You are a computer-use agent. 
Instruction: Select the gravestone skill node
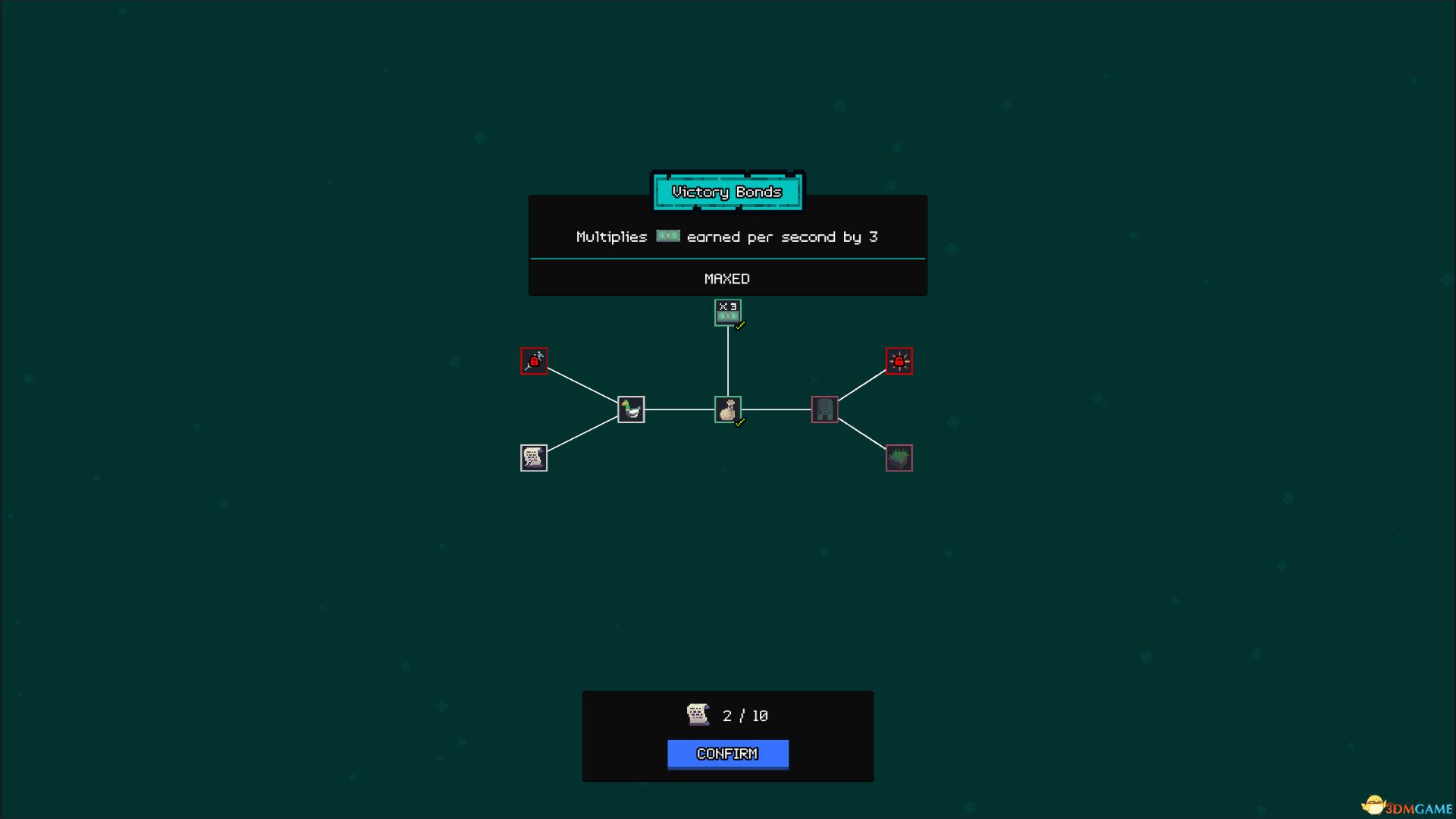(824, 409)
